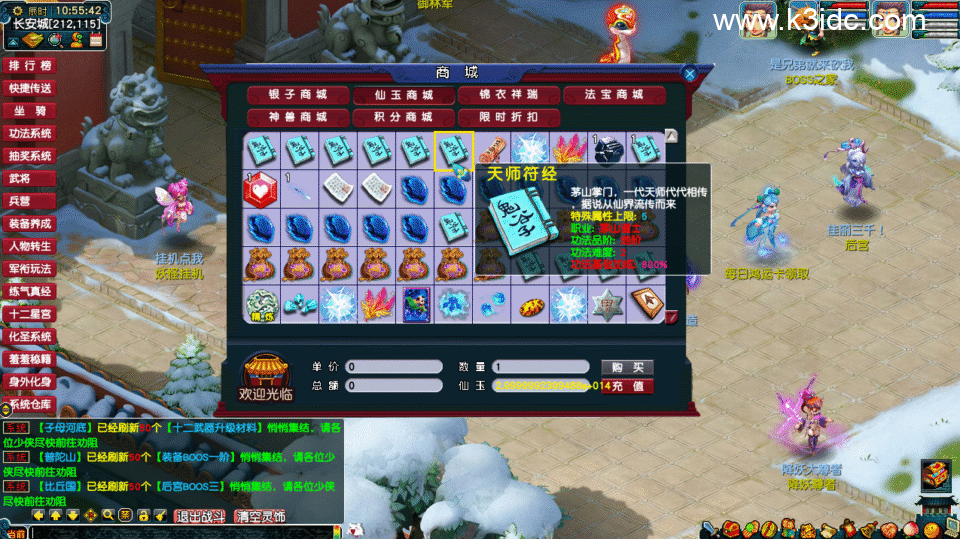Image resolution: width=960 pixels, height=539 pixels.
Task: Select the 锦衣祥瑞 shop category
Action: (508, 95)
